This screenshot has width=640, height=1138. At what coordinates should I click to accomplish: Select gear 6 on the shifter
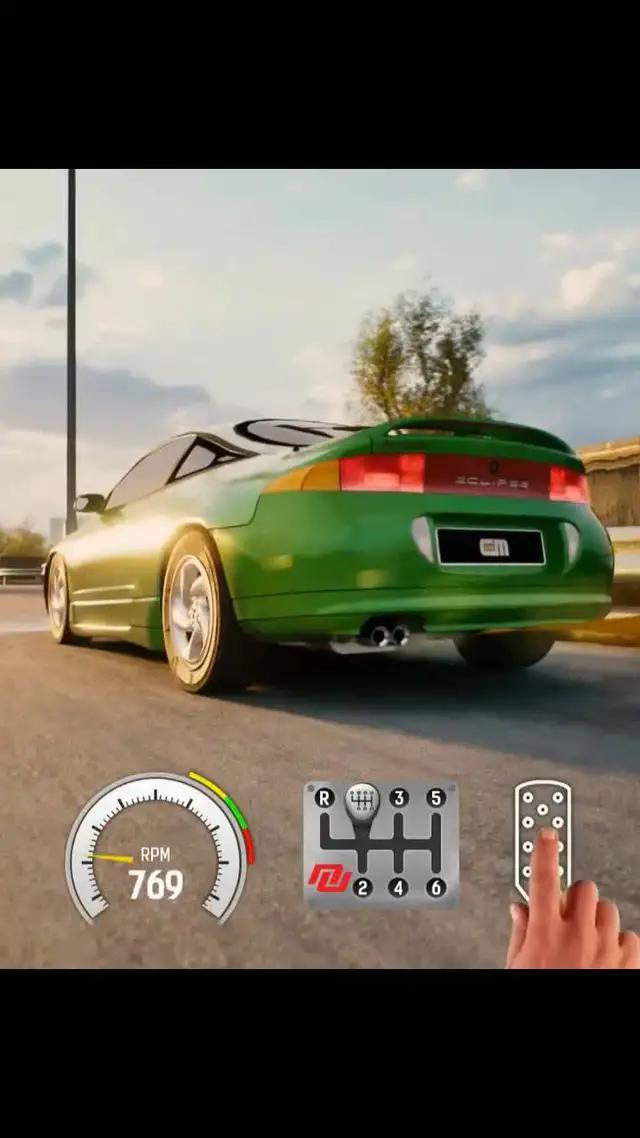436,887
